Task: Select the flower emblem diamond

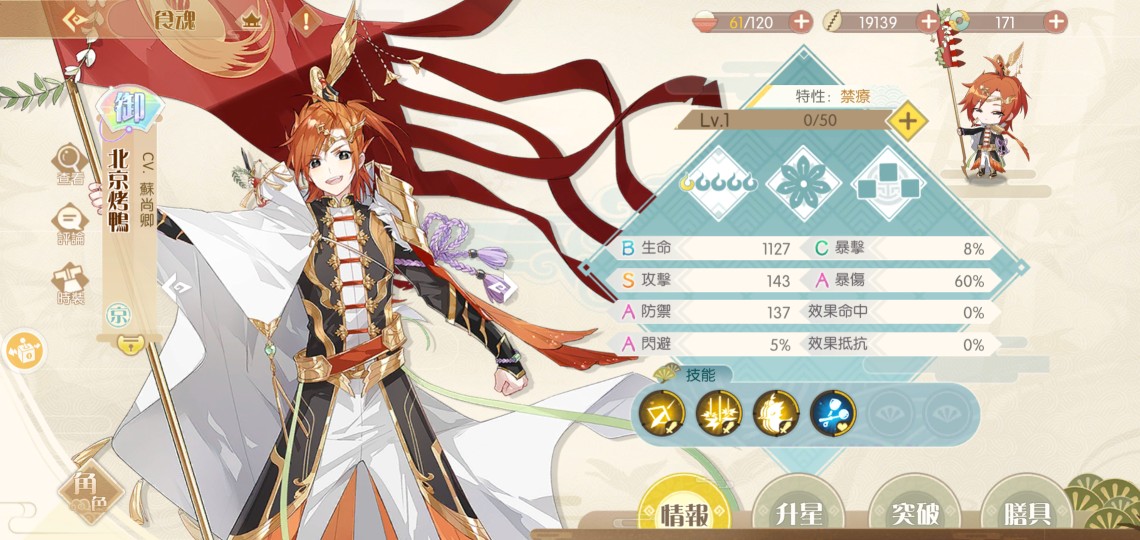Action: pyautogui.click(x=803, y=183)
